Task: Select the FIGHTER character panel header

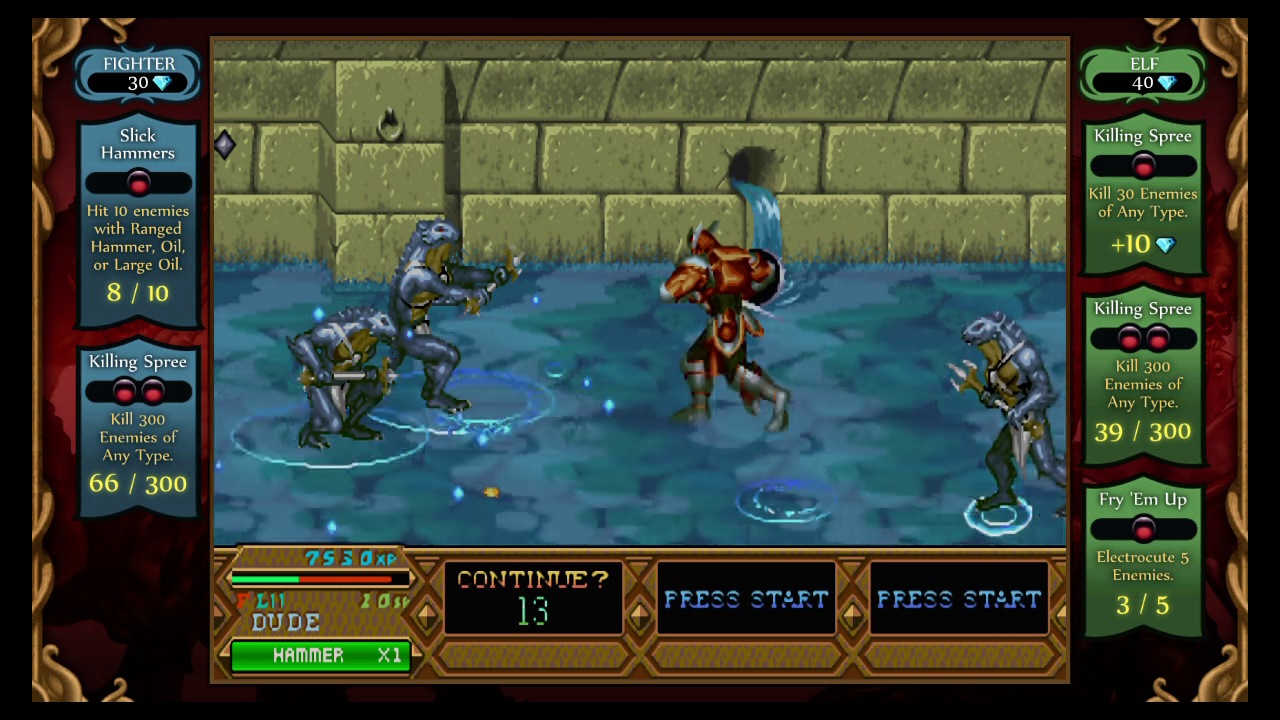Action: click(138, 64)
